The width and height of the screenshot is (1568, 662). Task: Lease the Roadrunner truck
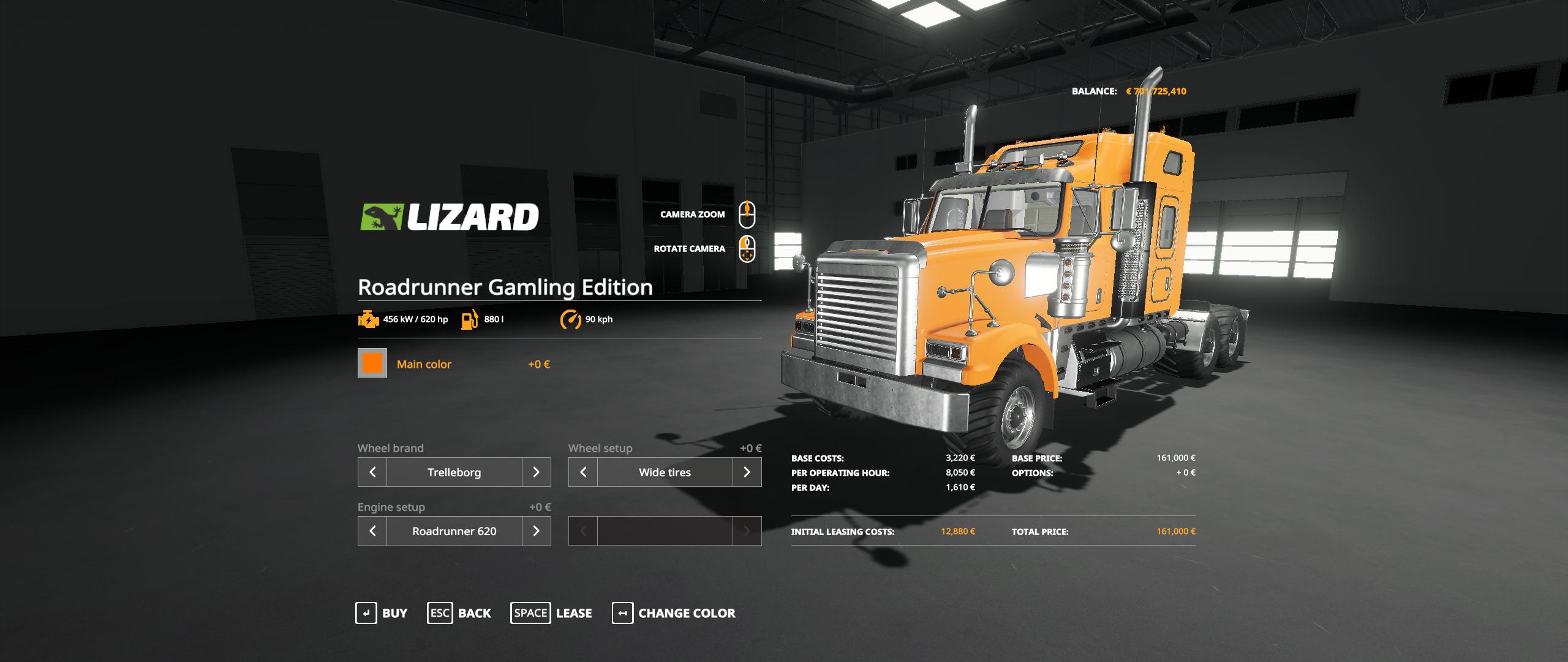[x=551, y=613]
